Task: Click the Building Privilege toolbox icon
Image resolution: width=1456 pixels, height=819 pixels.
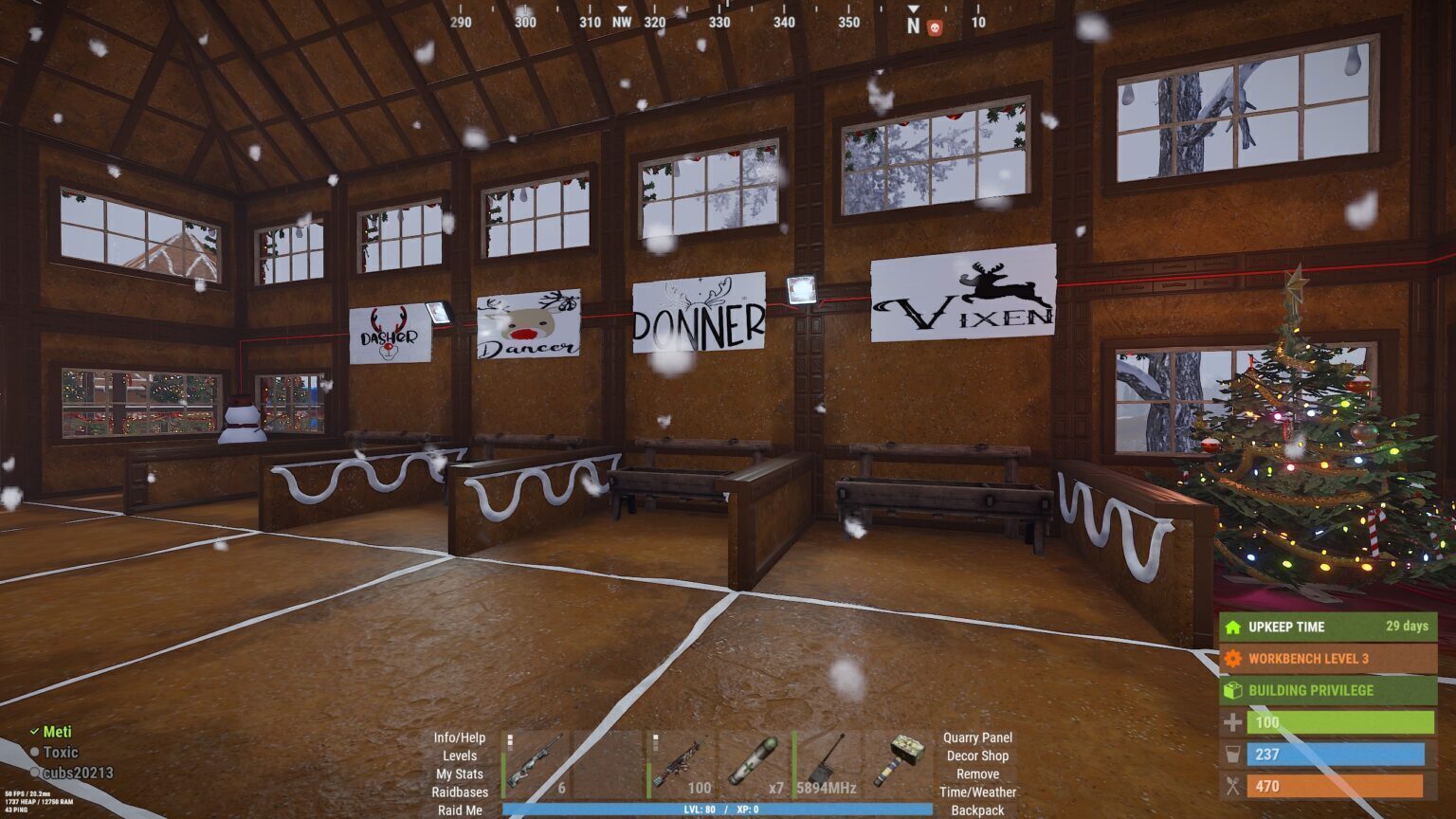Action: point(1232,690)
